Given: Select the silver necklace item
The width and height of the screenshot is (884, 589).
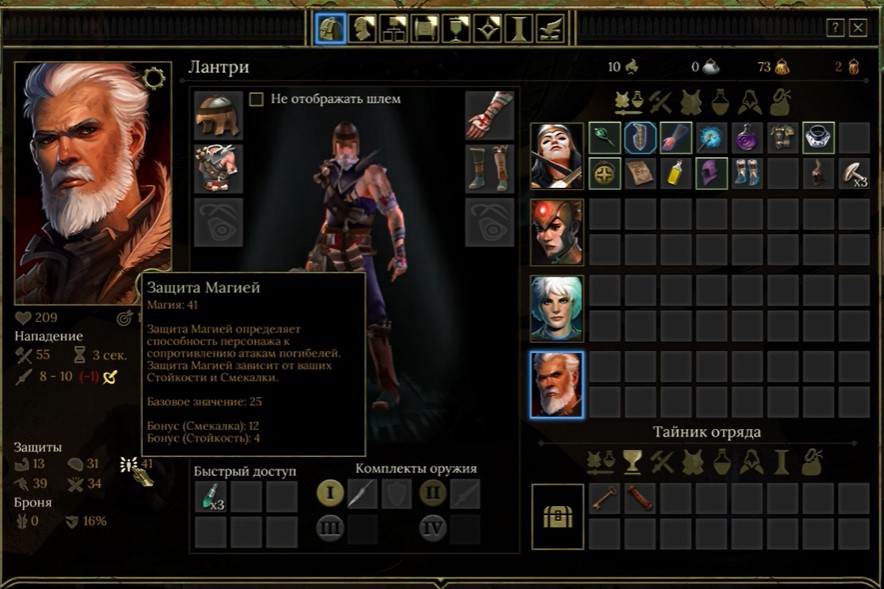Looking at the screenshot, I should click(x=818, y=139).
